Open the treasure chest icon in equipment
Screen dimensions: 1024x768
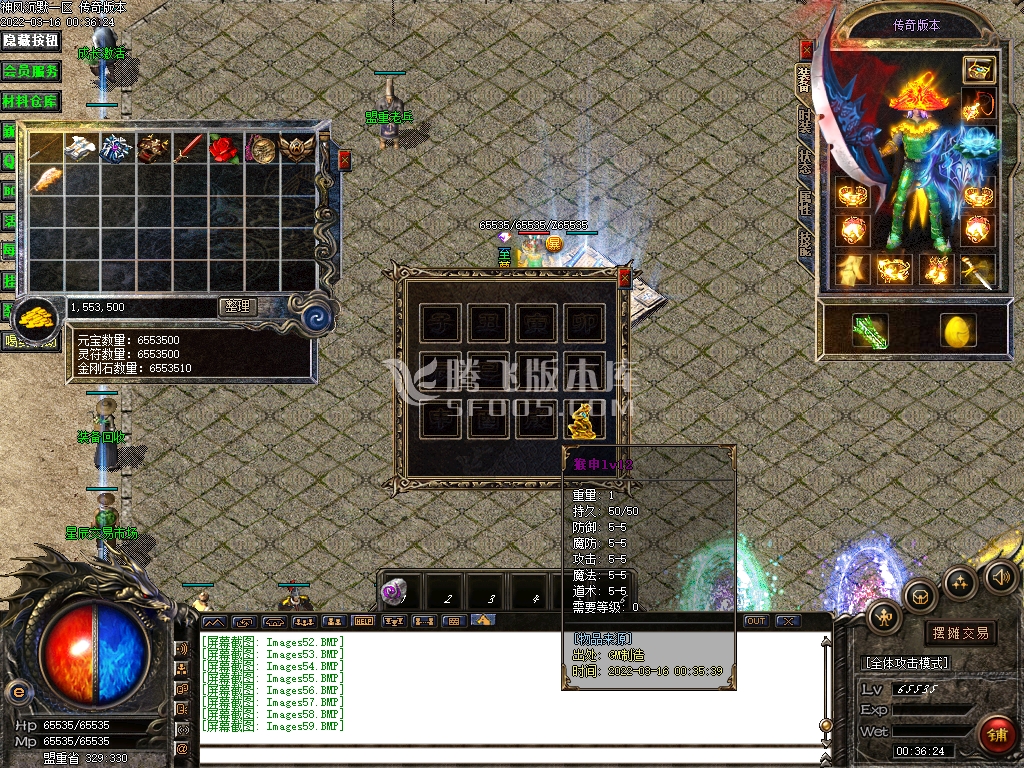click(x=978, y=69)
